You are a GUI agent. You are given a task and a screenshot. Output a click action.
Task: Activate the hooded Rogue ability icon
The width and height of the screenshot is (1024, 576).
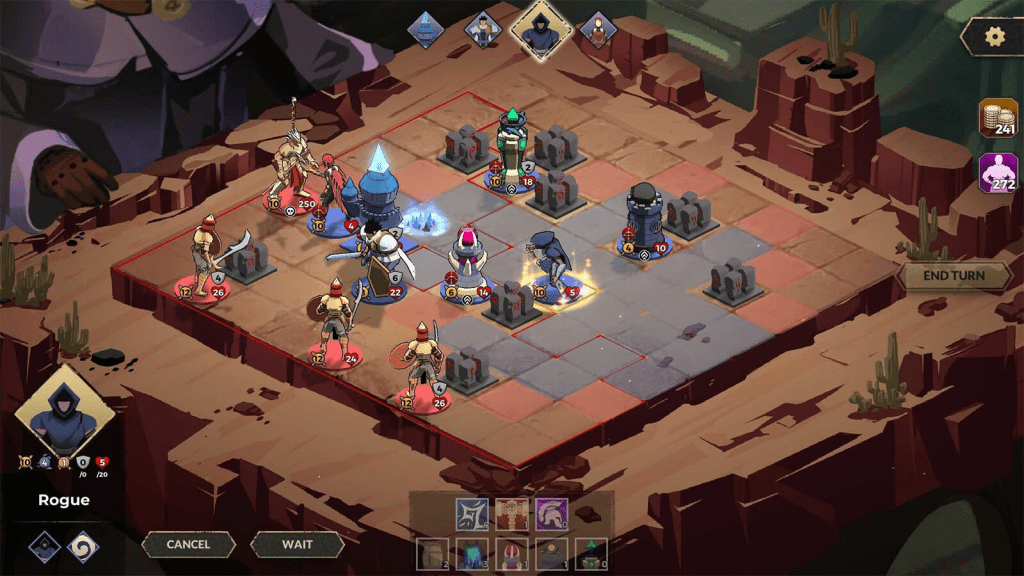[44, 547]
